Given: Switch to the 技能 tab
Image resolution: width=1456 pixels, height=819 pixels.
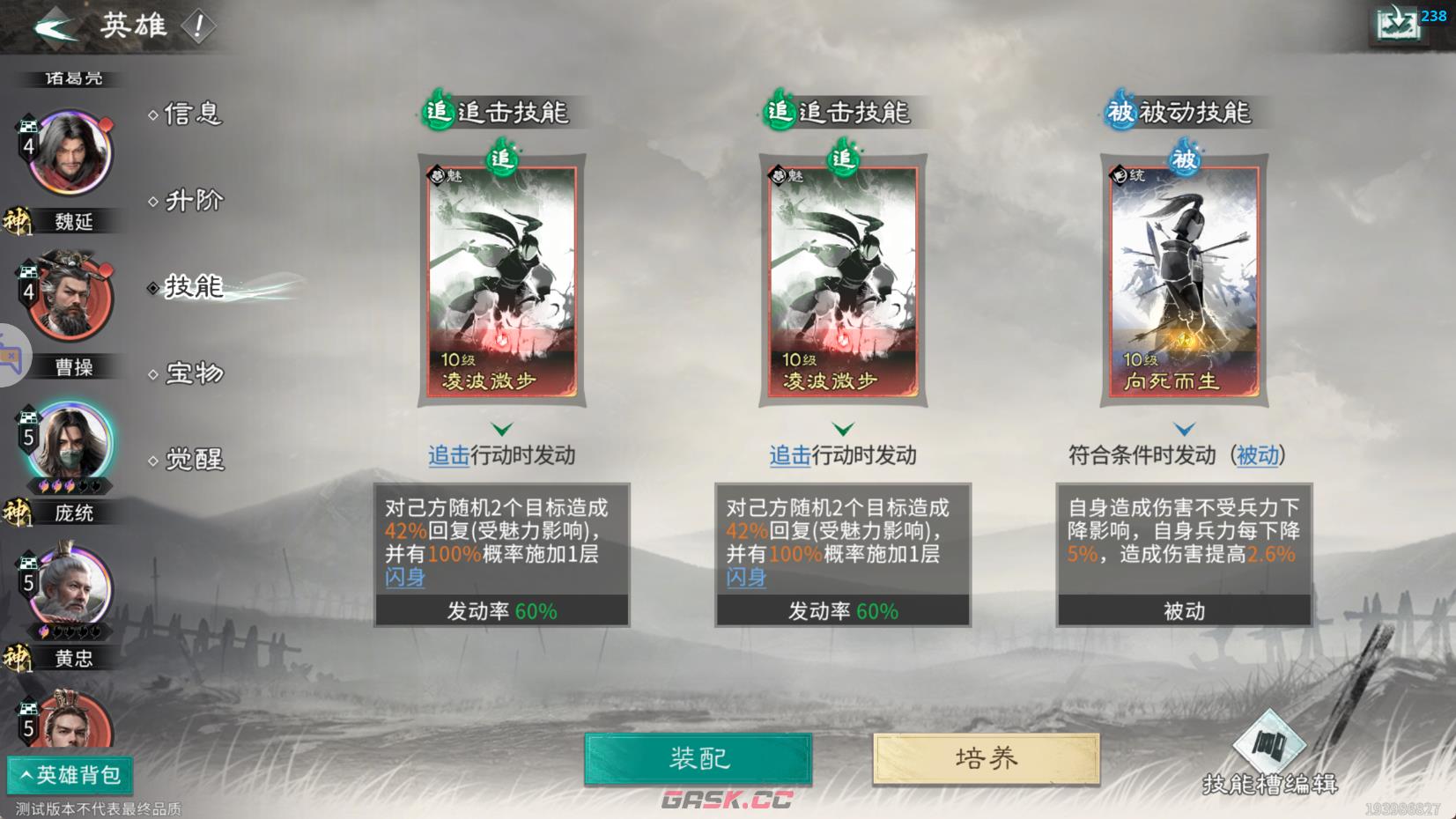Looking at the screenshot, I should point(192,286).
